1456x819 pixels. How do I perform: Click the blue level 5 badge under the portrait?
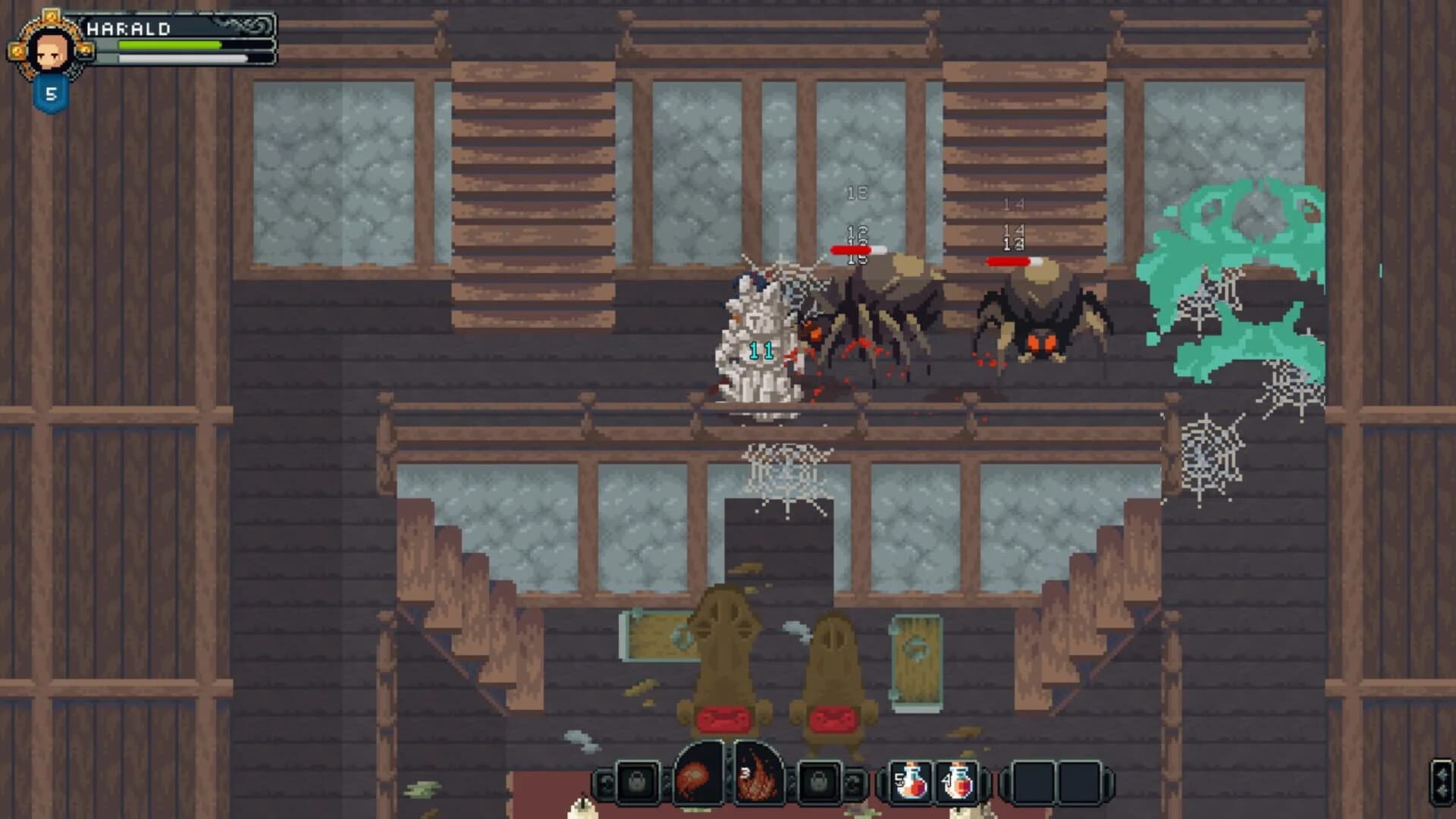tap(50, 92)
